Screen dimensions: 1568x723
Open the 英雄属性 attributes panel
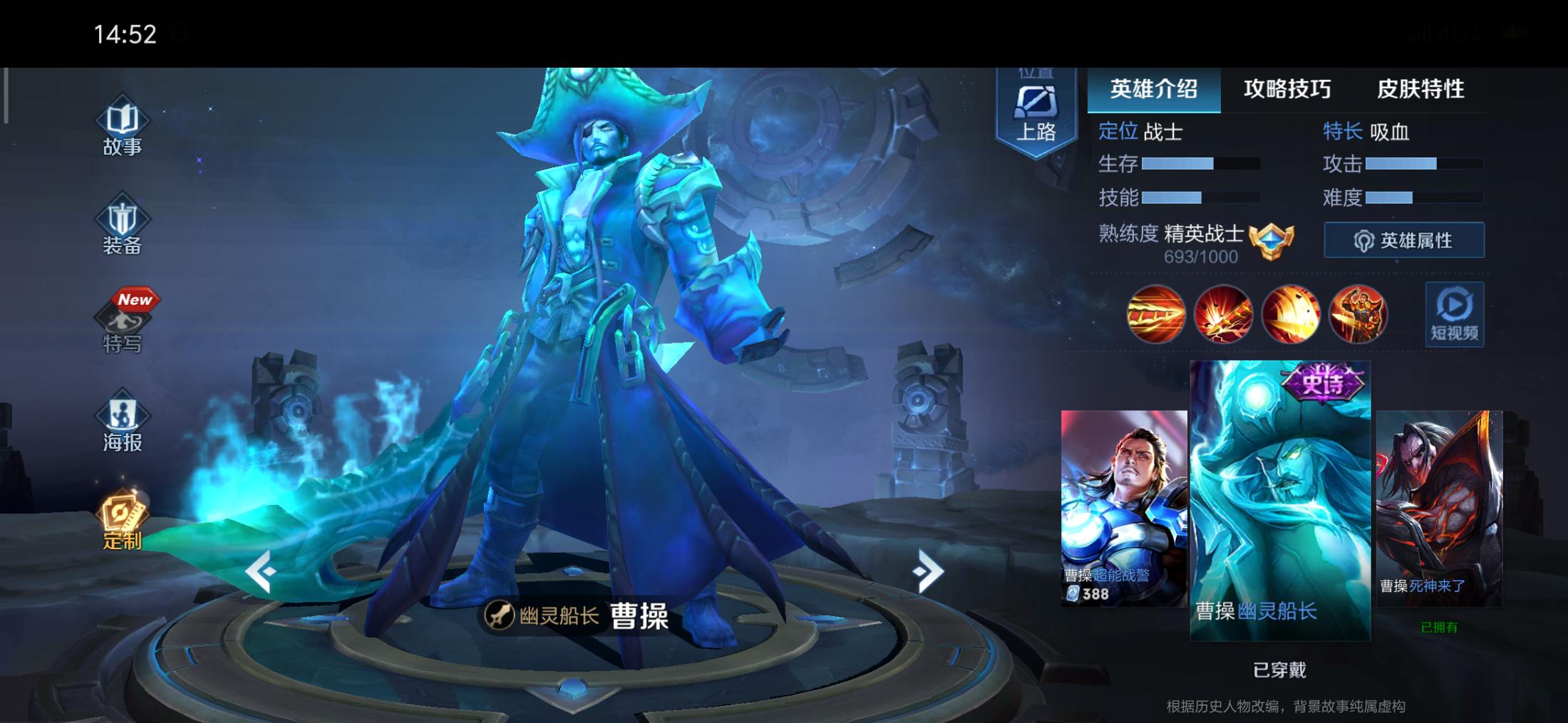coord(1403,239)
